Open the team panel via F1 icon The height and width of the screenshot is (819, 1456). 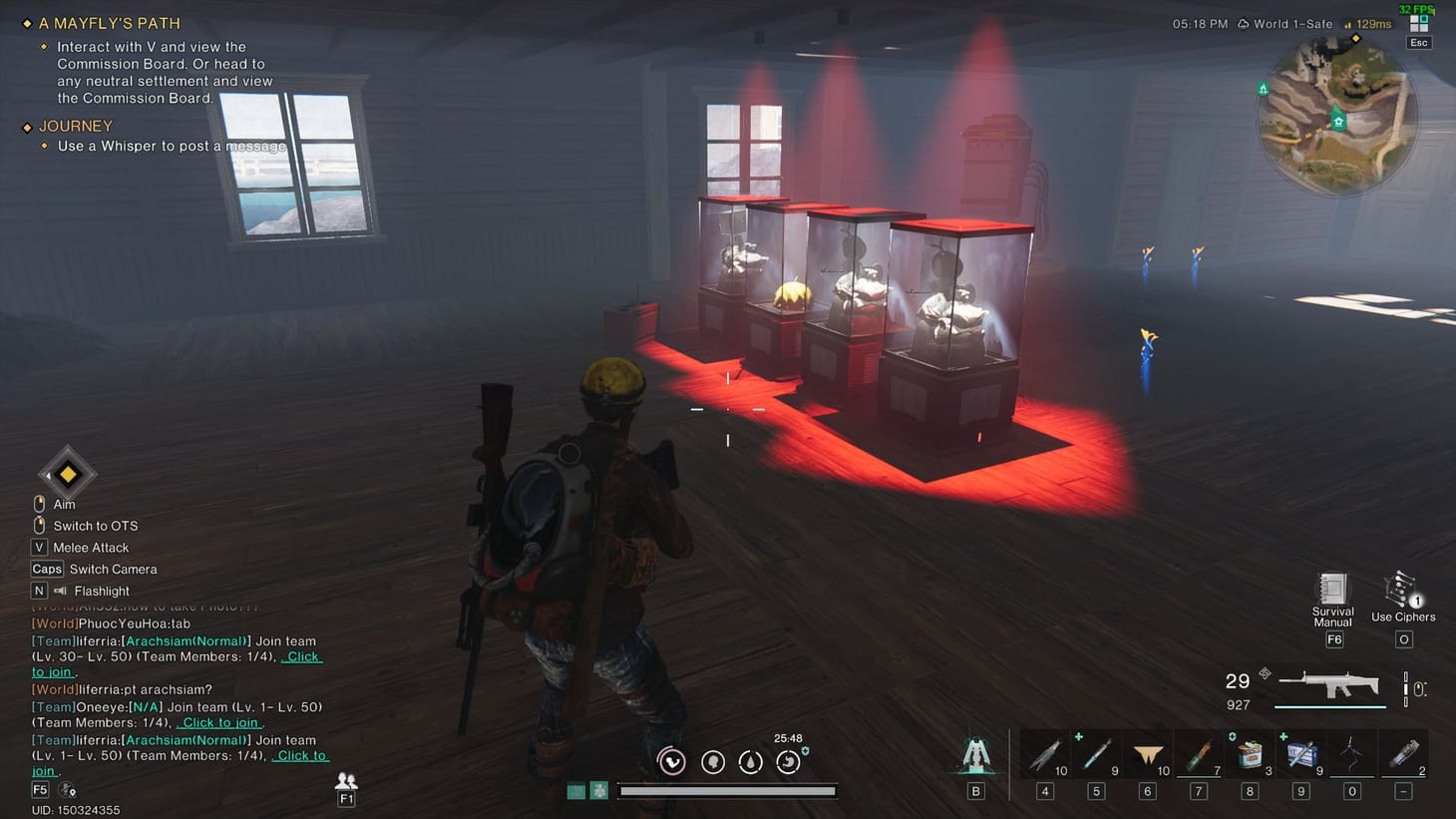click(x=346, y=787)
